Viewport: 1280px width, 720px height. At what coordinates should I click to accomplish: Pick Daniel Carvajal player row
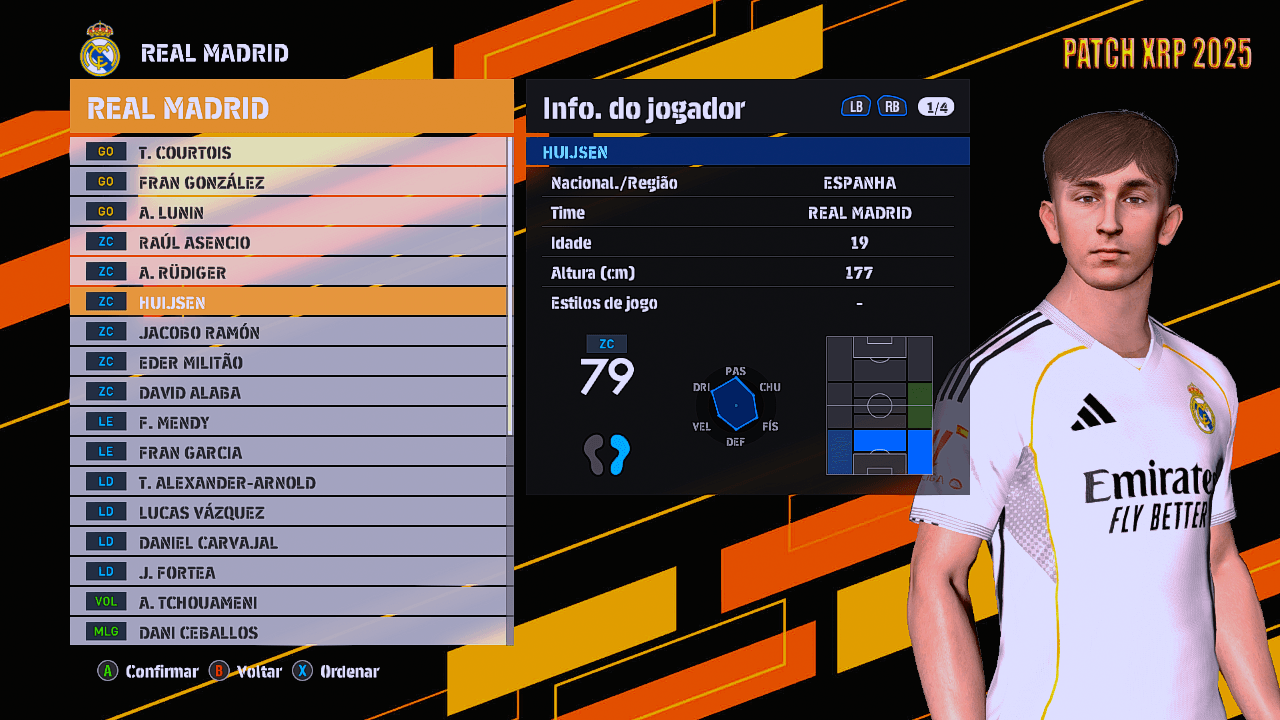(288, 542)
